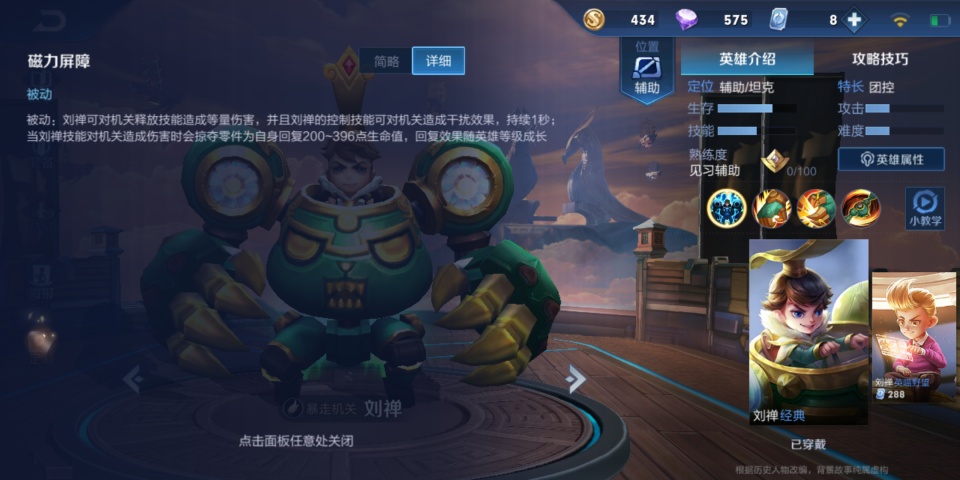Viewport: 960px width, 480px height.
Task: Open the 英雄属性 stats button
Action: (x=892, y=159)
